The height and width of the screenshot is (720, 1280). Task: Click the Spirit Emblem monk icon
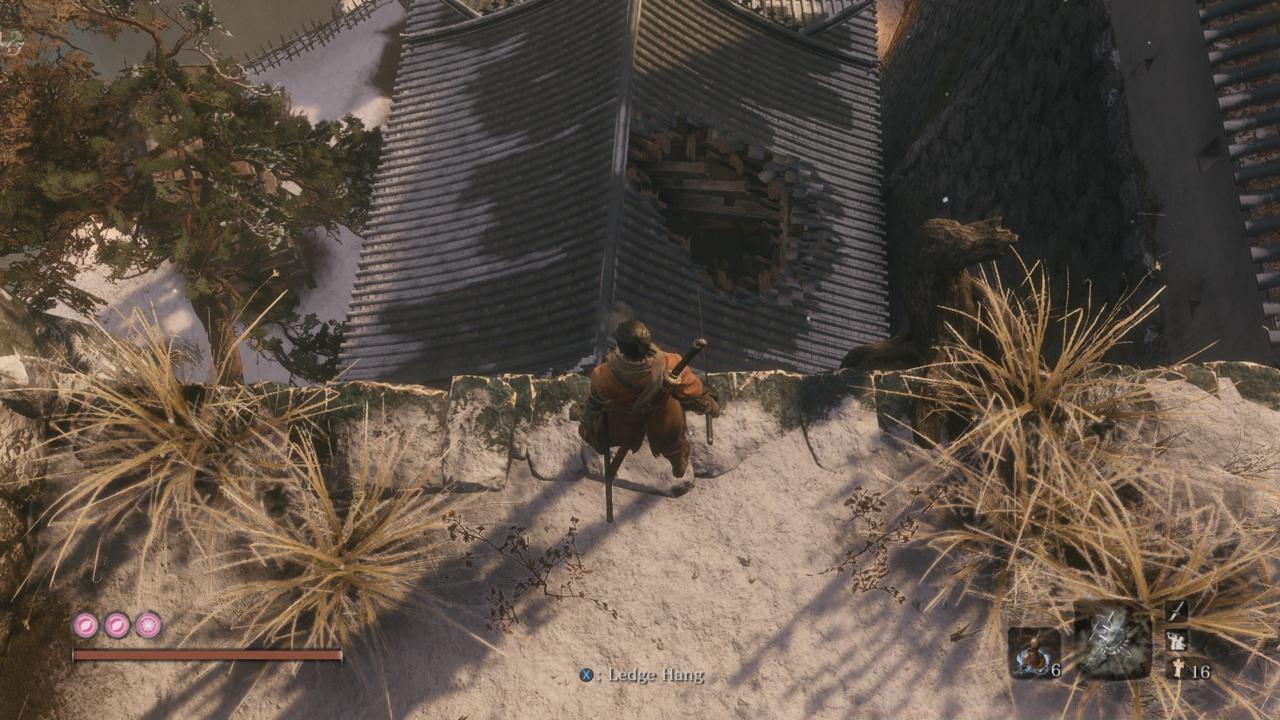pyautogui.click(x=1178, y=667)
